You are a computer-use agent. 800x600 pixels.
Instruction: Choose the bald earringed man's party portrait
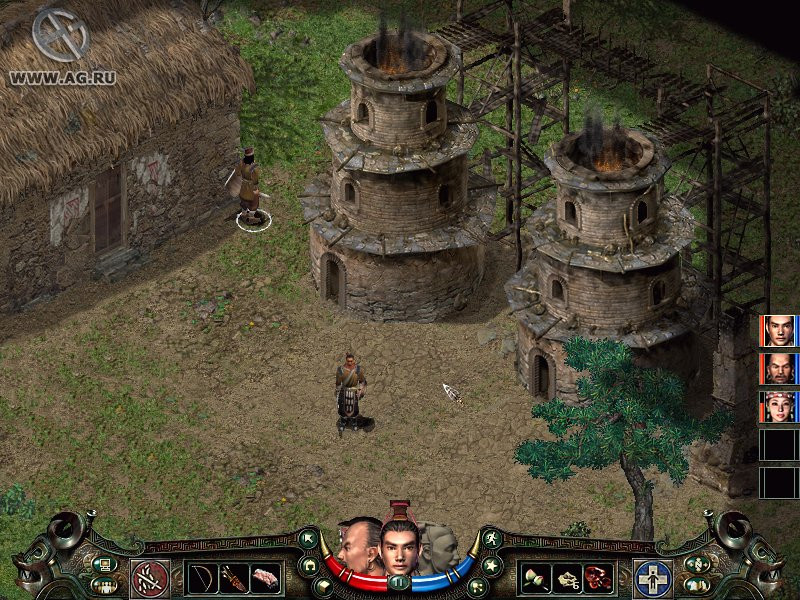[778, 369]
